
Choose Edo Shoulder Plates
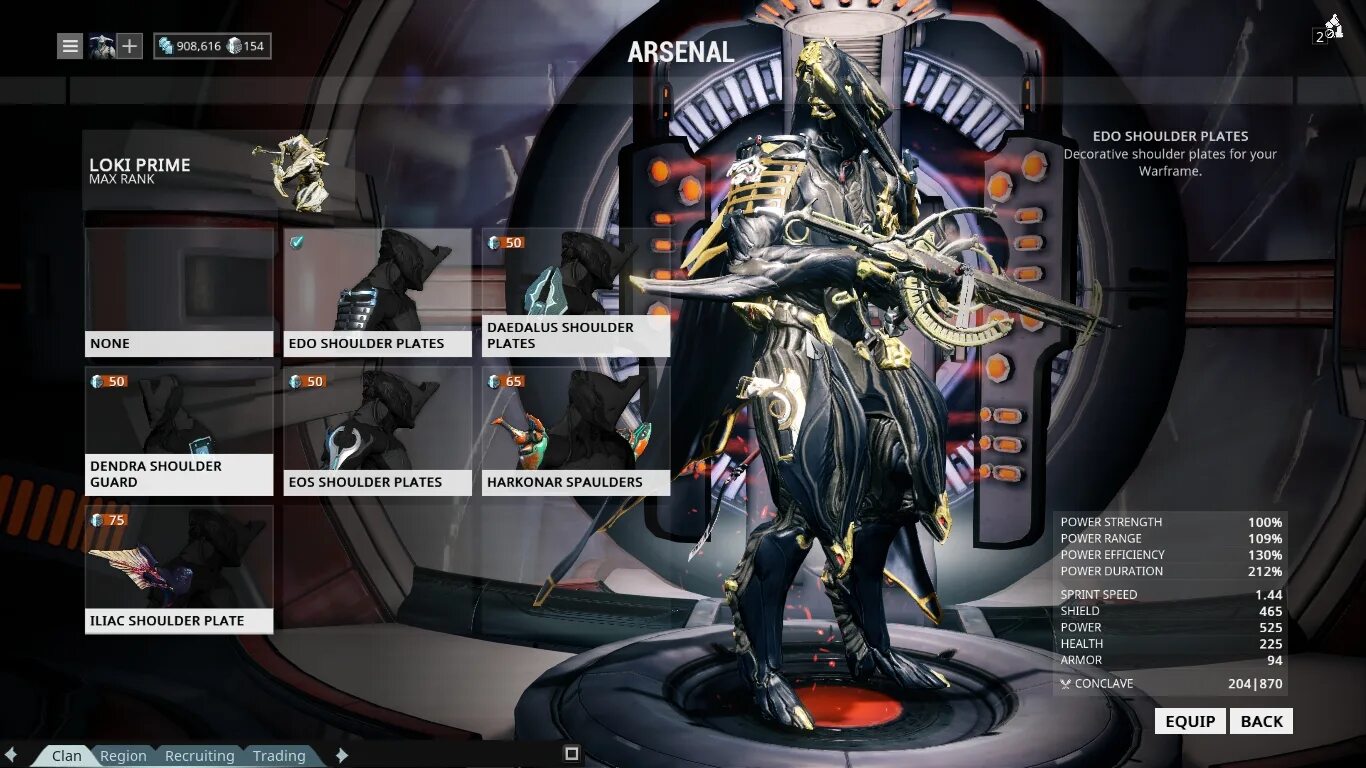coord(377,292)
